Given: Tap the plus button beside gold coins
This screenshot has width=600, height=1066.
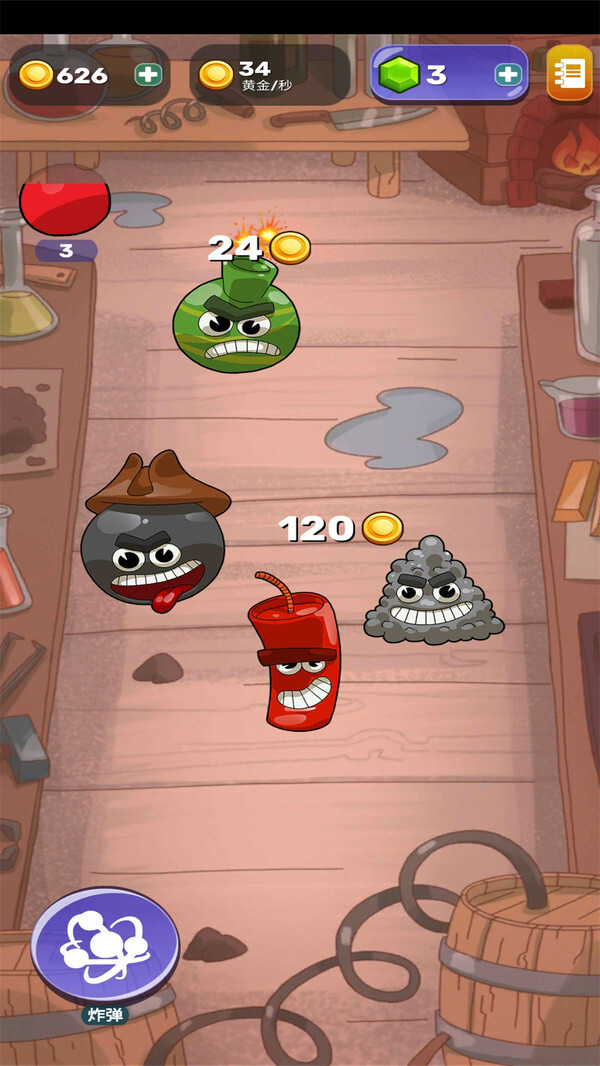Looking at the screenshot, I should click(x=147, y=74).
